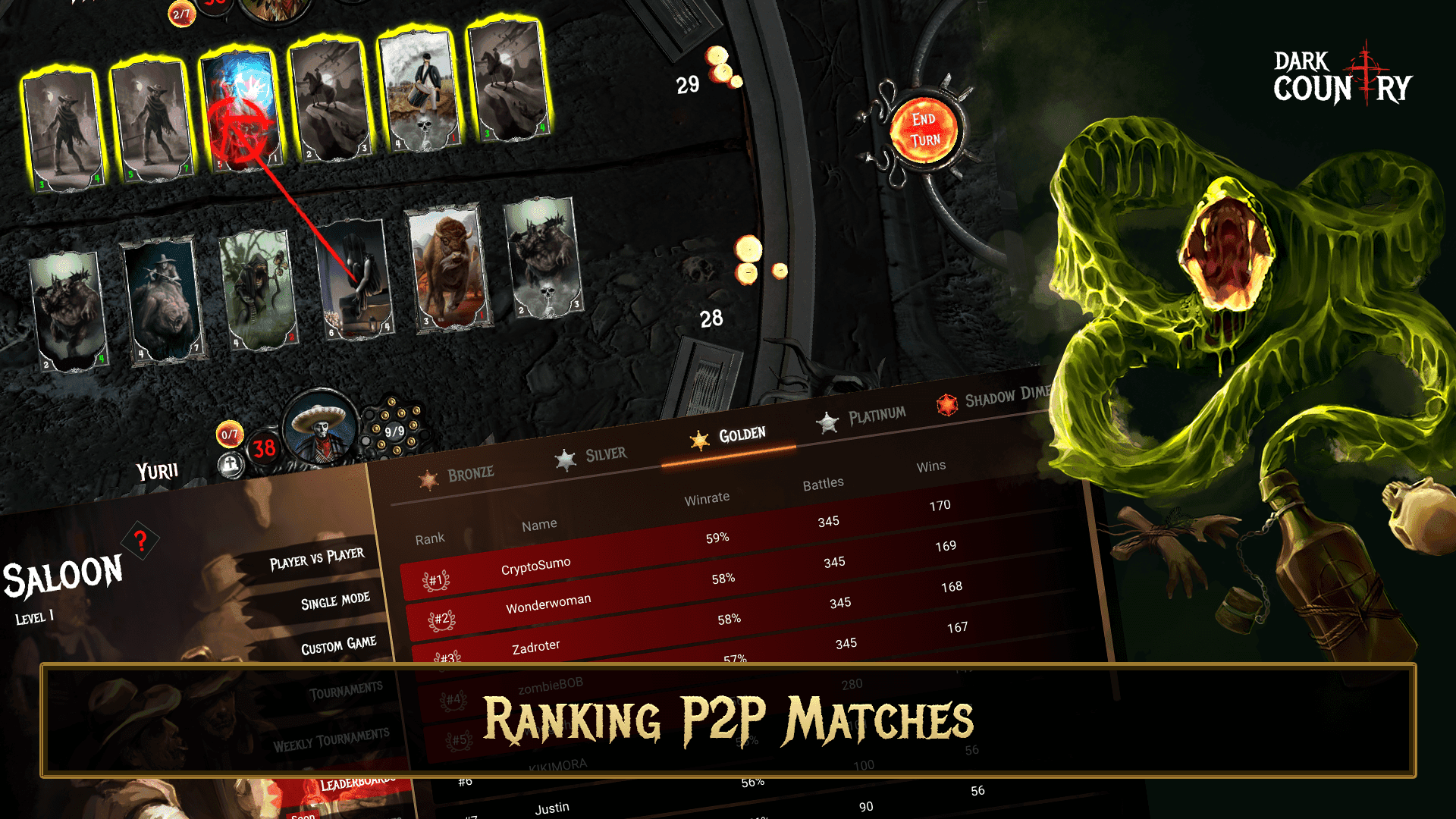Choose Single mode
Viewport: 1456px width, 819px height.
pyautogui.click(x=334, y=600)
